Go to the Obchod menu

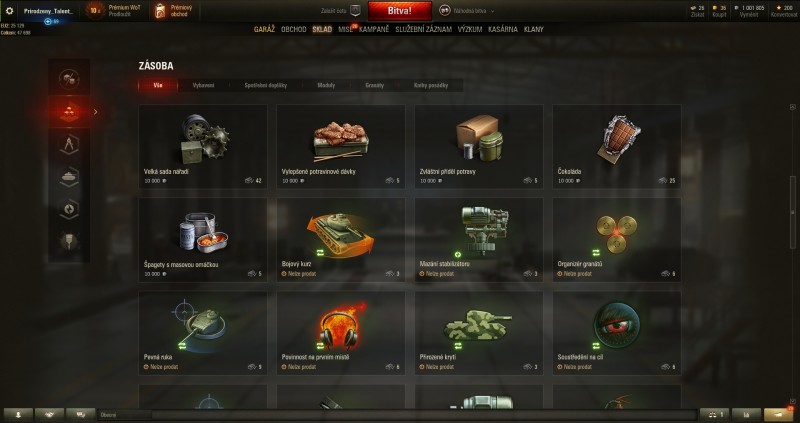pos(295,30)
